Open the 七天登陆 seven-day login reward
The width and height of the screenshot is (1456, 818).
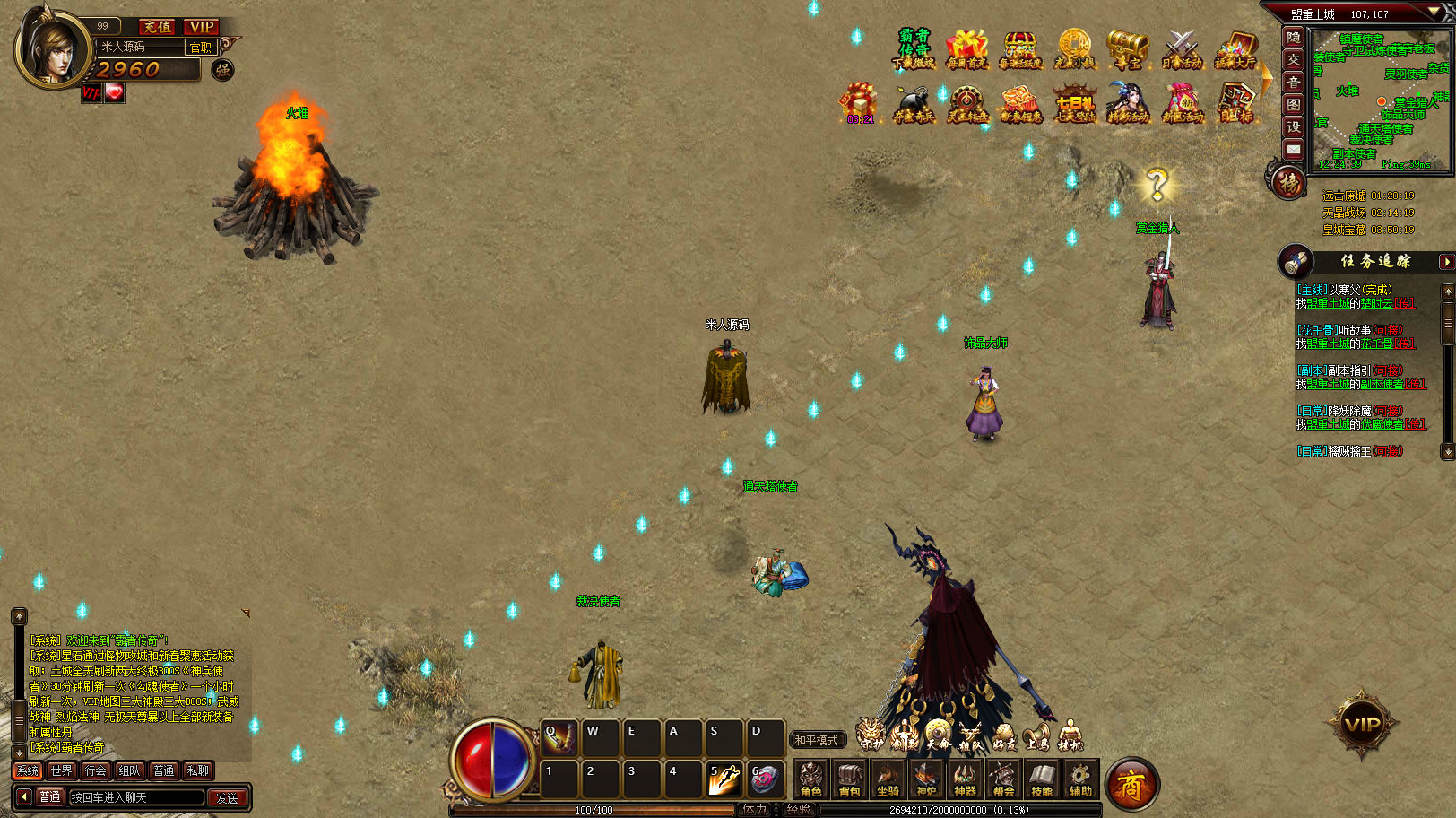click(1074, 103)
